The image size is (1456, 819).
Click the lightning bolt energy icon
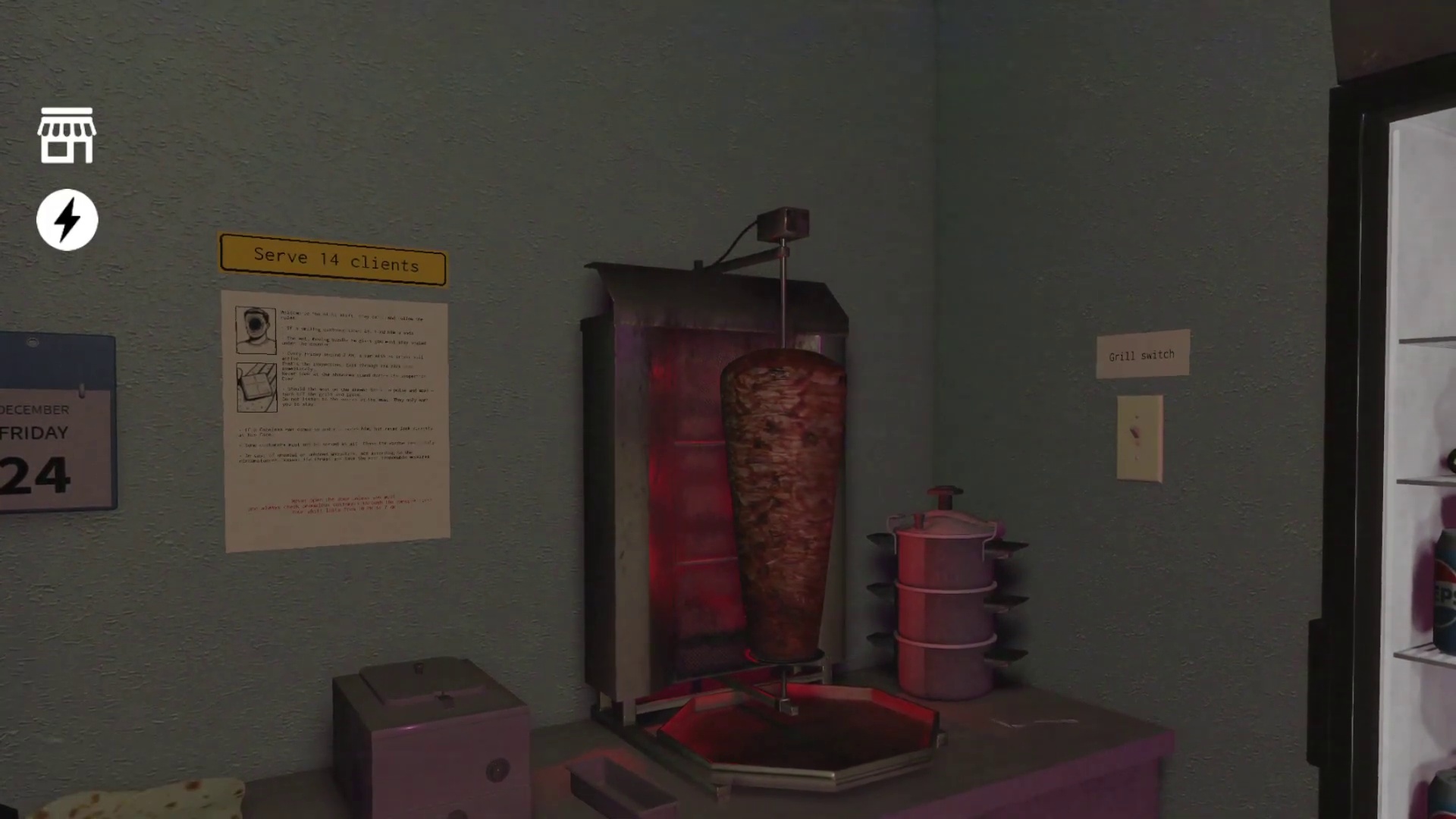pyautogui.click(x=67, y=218)
